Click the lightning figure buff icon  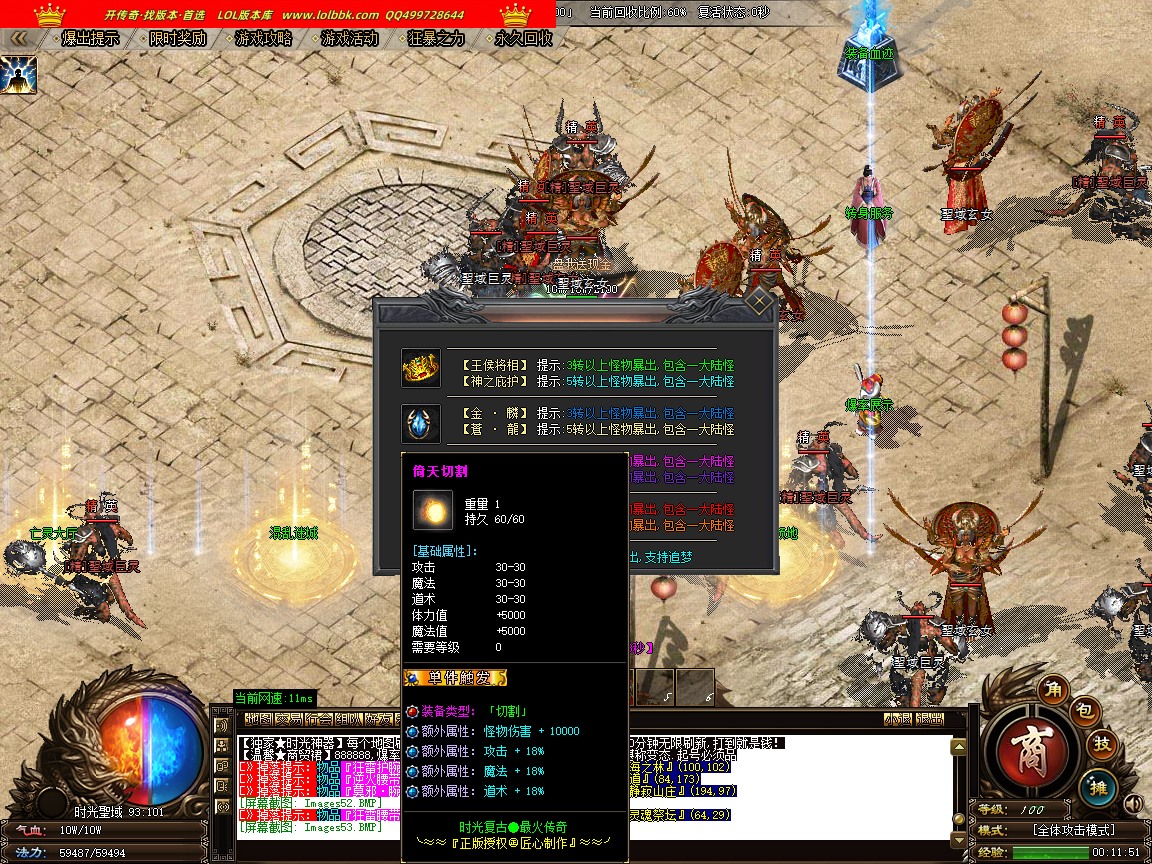(19, 75)
